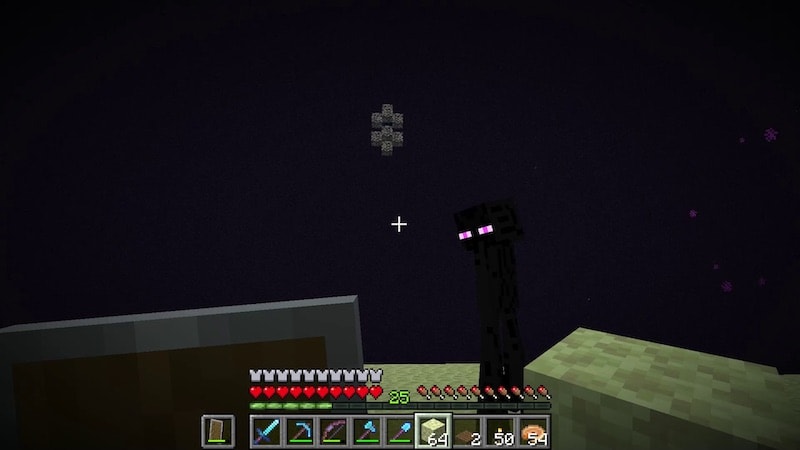This screenshot has width=800, height=450.
Task: Choose the slot with 2 brown blocks
Action: 468,431
